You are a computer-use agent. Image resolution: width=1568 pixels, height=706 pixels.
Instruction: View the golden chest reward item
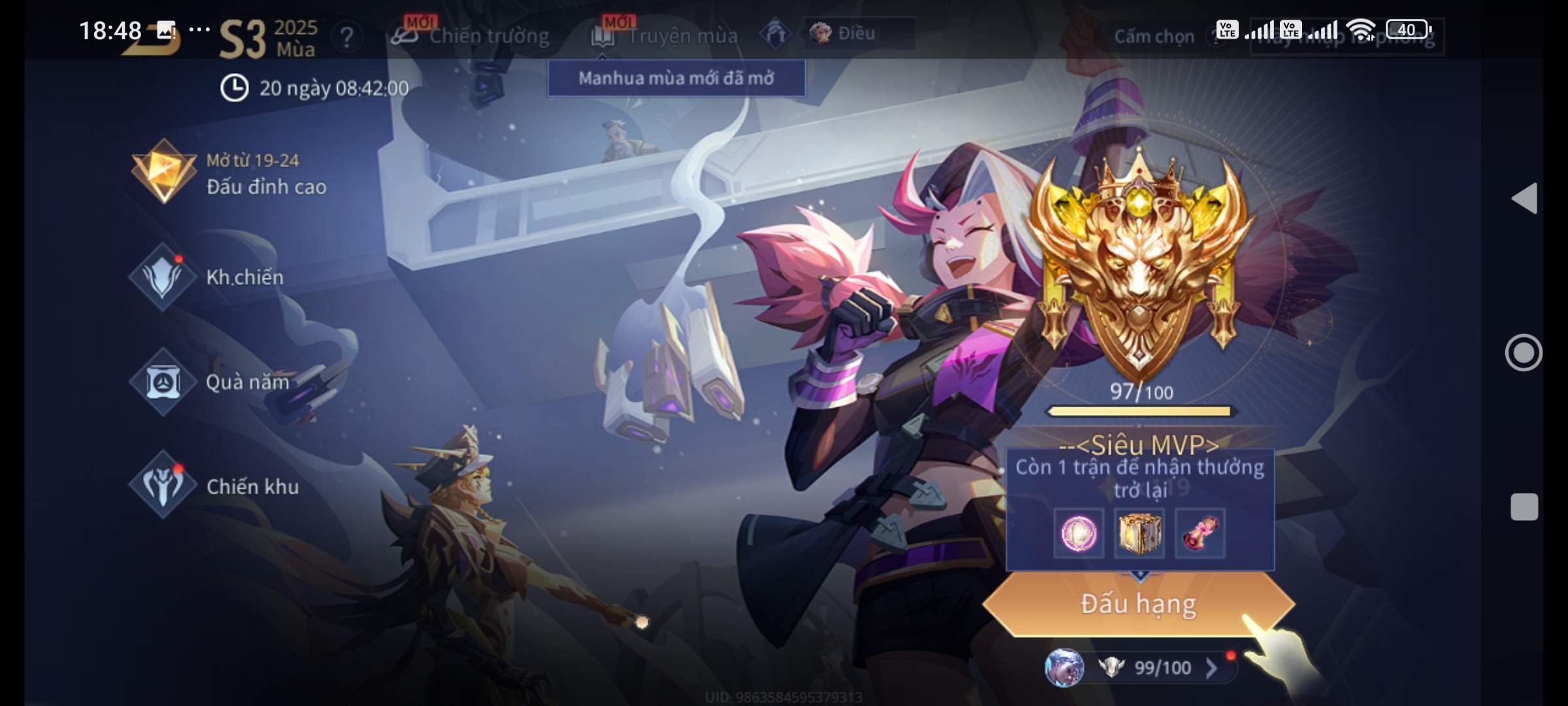(1139, 533)
